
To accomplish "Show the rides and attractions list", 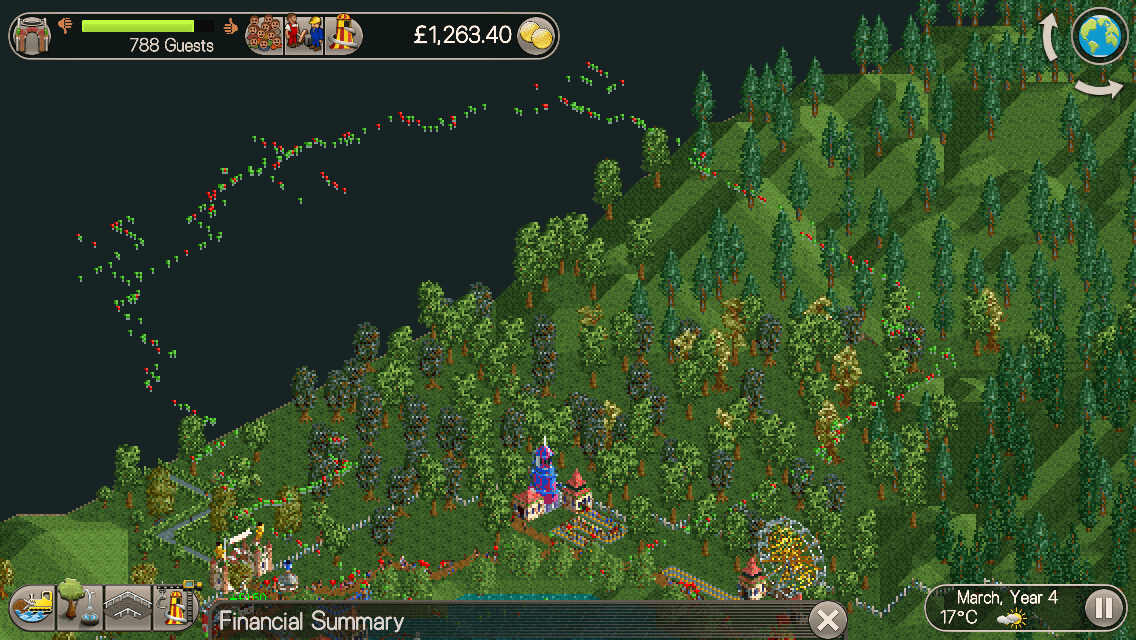I will click(x=343, y=35).
